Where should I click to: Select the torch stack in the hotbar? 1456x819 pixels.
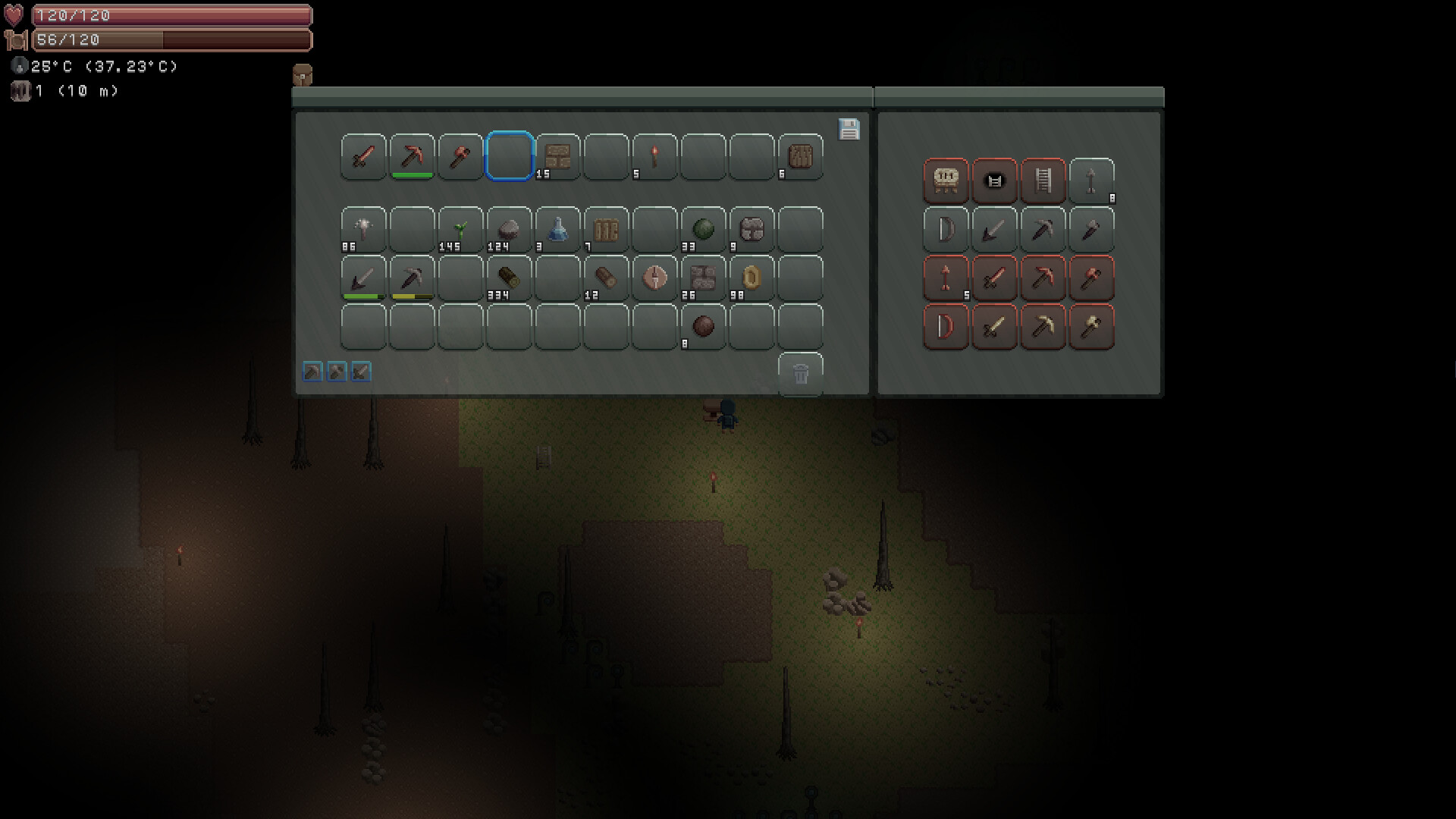pyautogui.click(x=654, y=157)
